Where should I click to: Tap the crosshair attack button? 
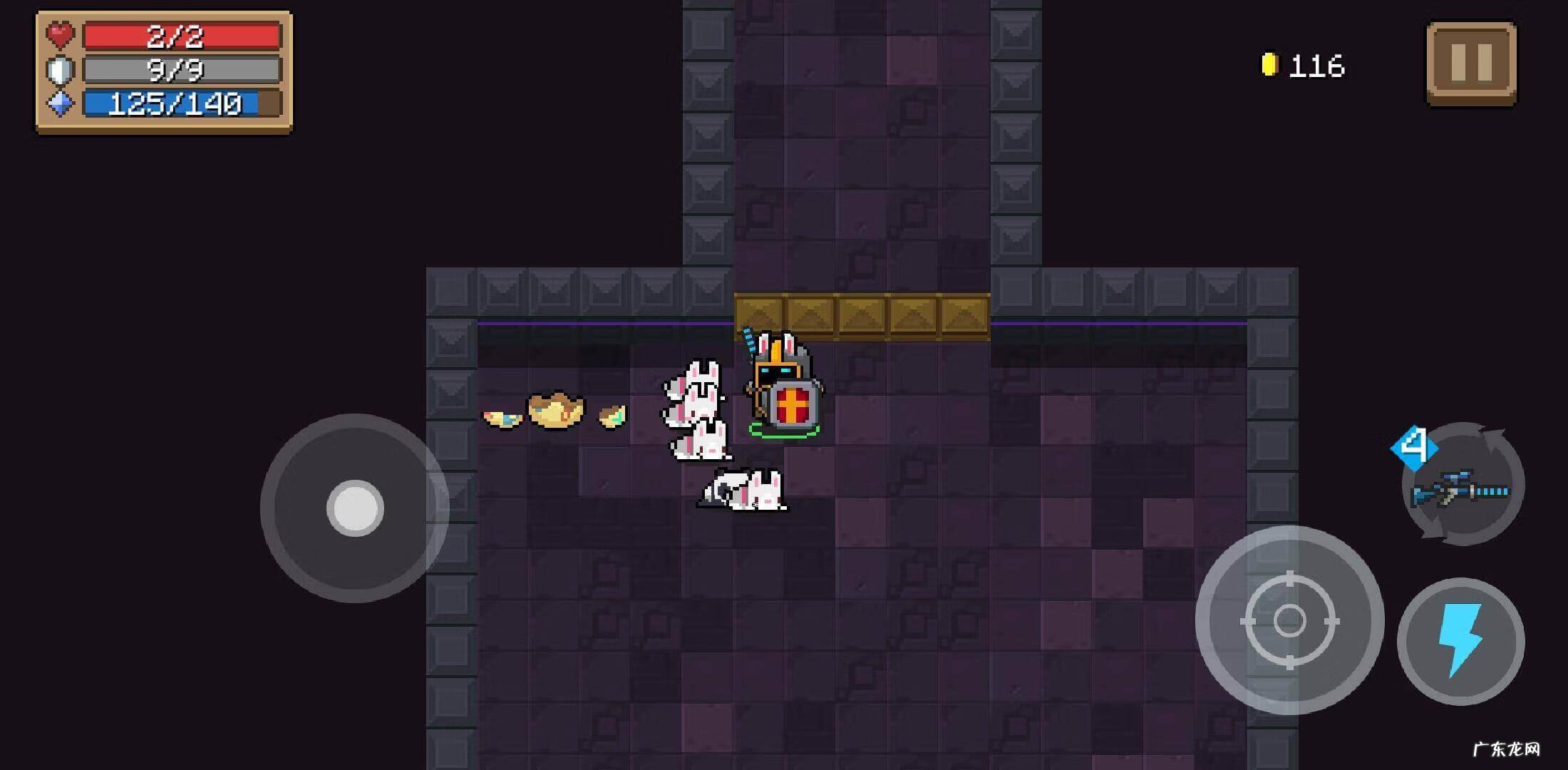click(1289, 620)
